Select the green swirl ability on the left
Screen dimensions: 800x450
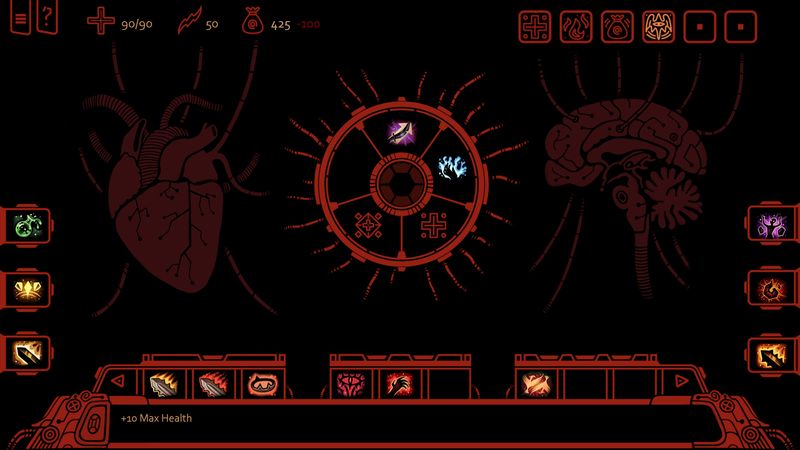coord(26,225)
